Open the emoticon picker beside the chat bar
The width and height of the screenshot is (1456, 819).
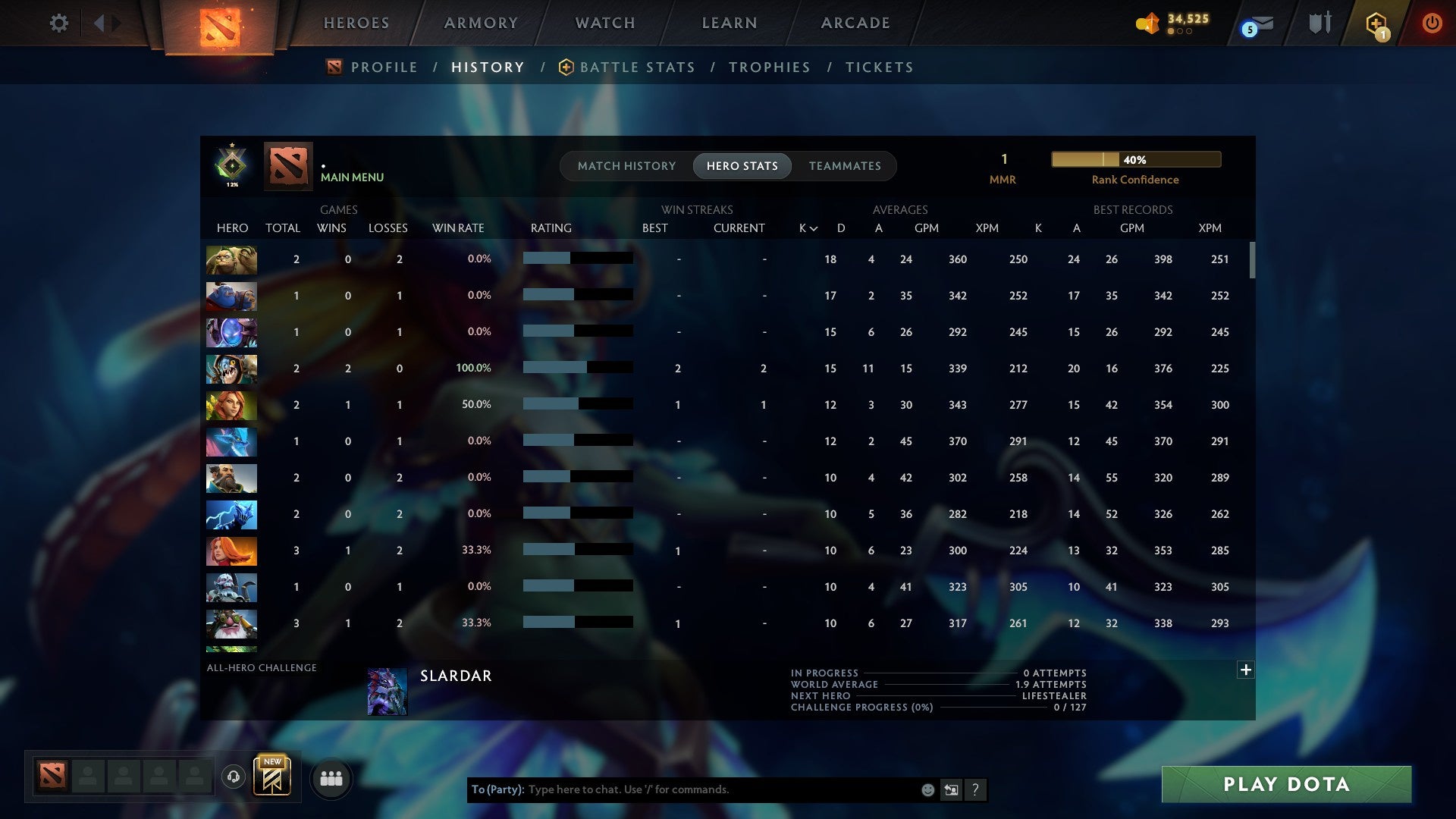(x=927, y=789)
